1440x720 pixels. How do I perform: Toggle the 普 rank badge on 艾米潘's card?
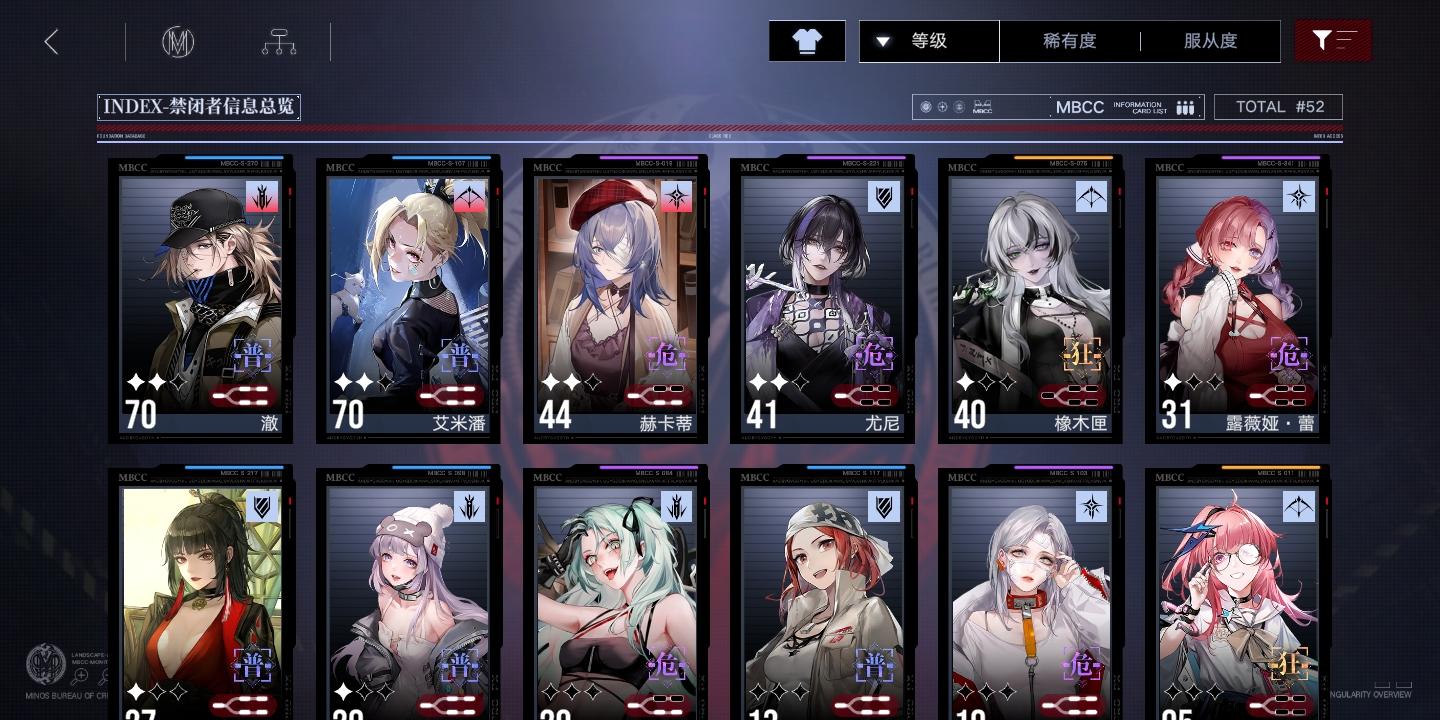click(x=460, y=355)
